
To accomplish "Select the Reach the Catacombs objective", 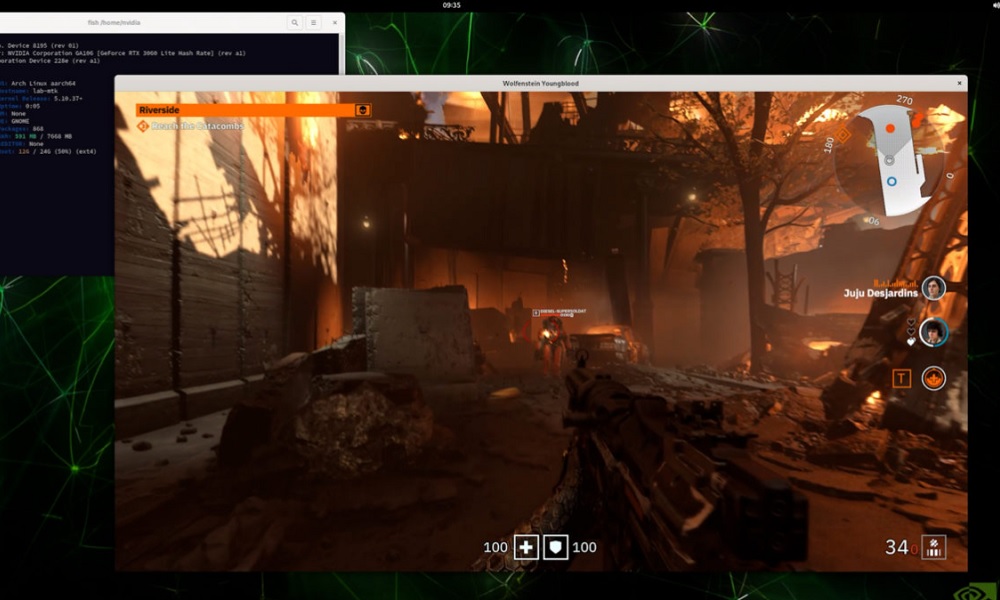I will [x=198, y=127].
